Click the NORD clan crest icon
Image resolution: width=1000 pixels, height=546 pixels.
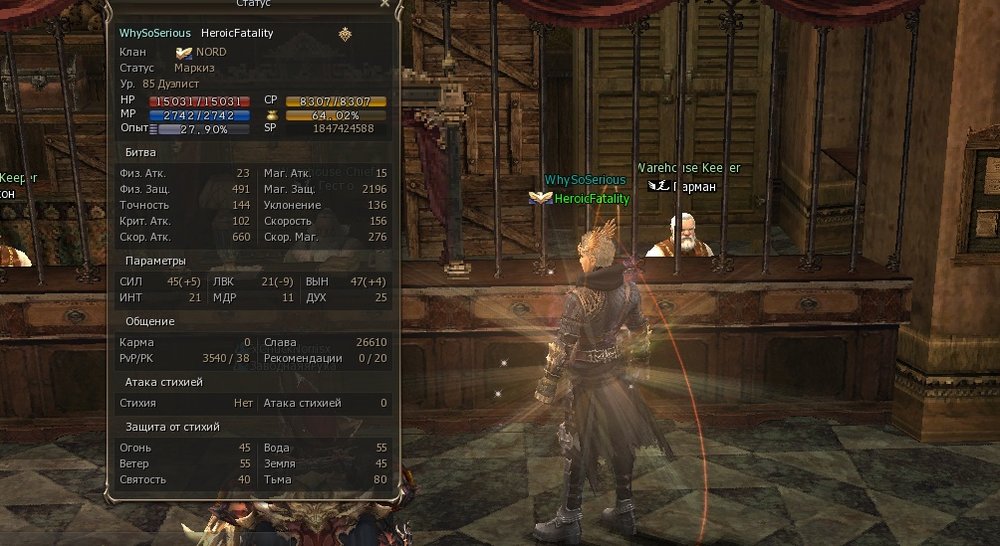184,52
